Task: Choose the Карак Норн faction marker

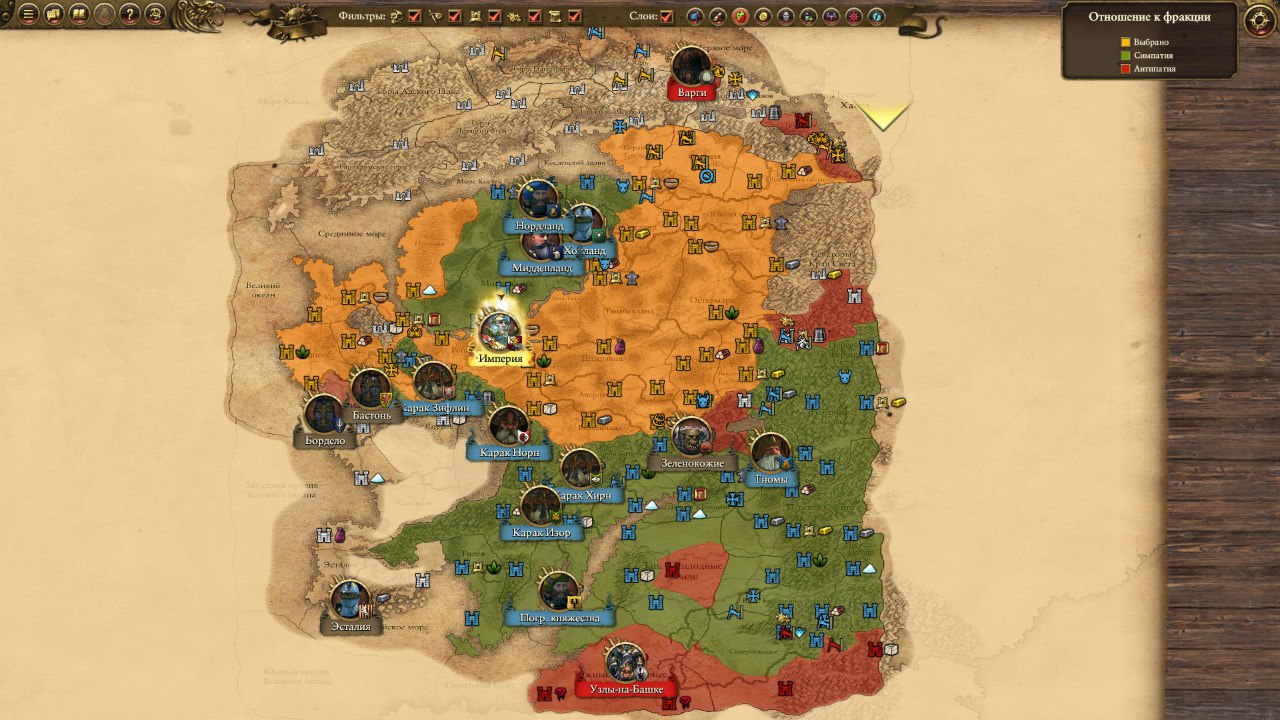Action: pos(509,427)
